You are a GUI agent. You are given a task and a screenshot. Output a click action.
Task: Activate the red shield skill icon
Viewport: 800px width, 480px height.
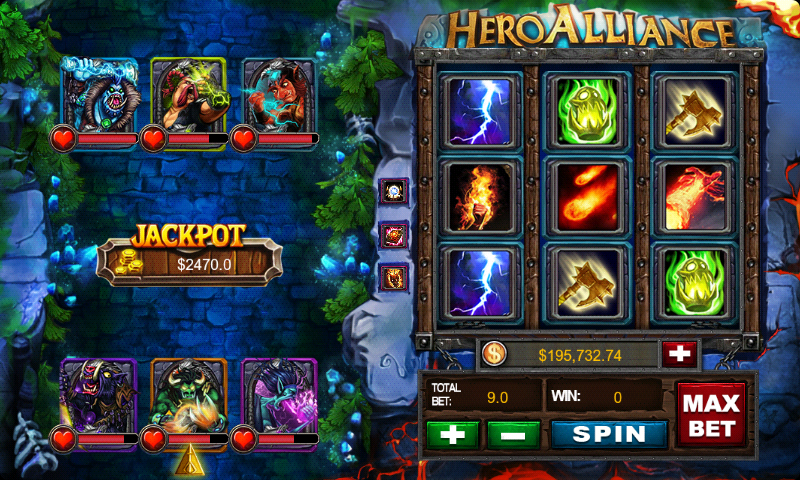point(395,235)
